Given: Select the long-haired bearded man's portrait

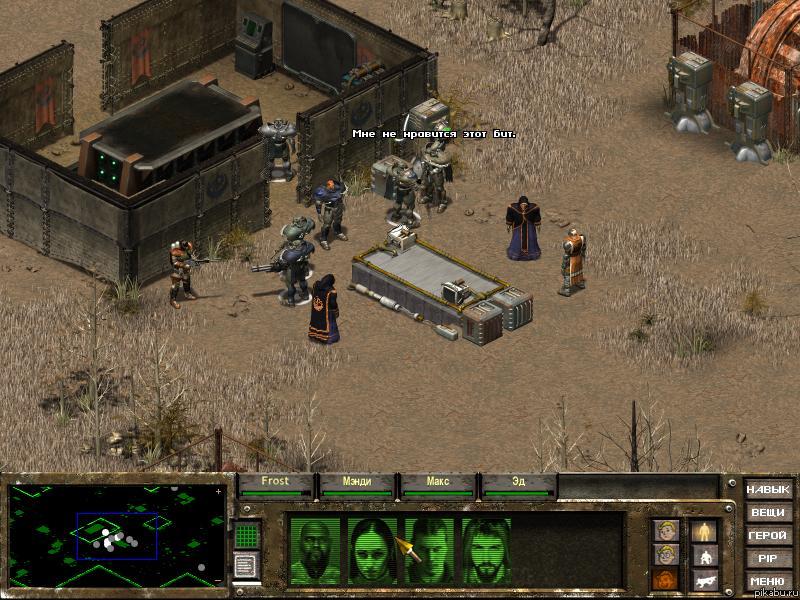Looking at the screenshot, I should pyautogui.click(x=486, y=551).
